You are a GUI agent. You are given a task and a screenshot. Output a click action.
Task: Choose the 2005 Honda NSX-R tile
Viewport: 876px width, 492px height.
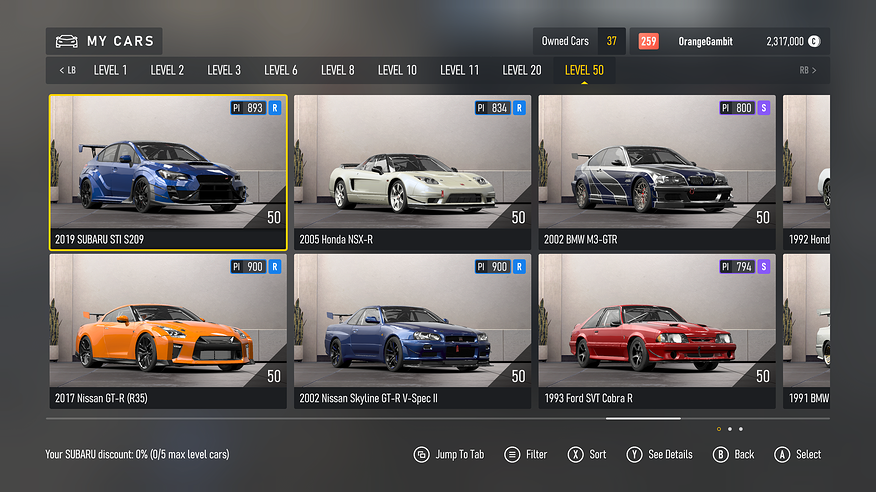pyautogui.click(x=412, y=172)
